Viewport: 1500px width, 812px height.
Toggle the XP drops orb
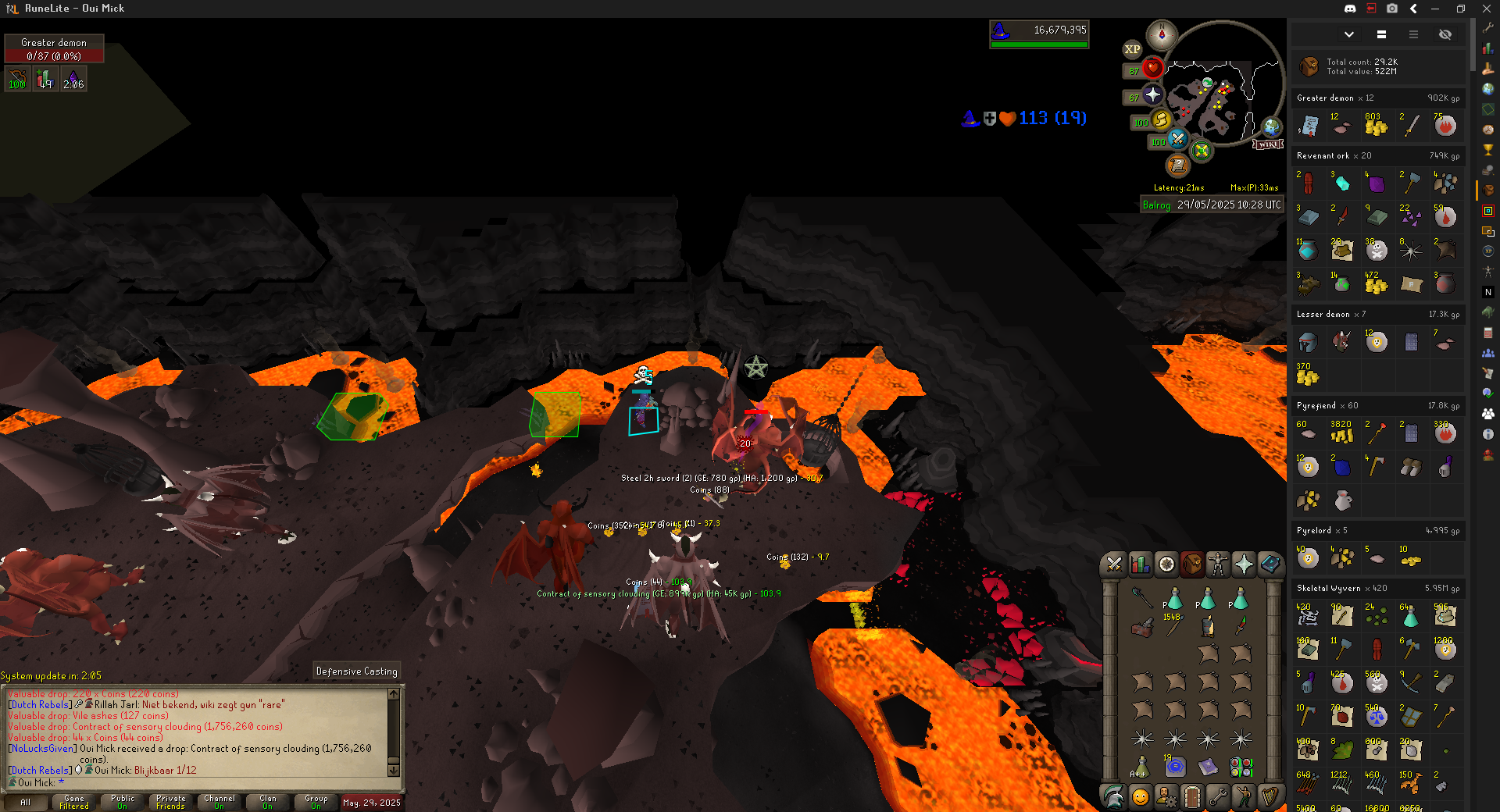[x=1132, y=49]
